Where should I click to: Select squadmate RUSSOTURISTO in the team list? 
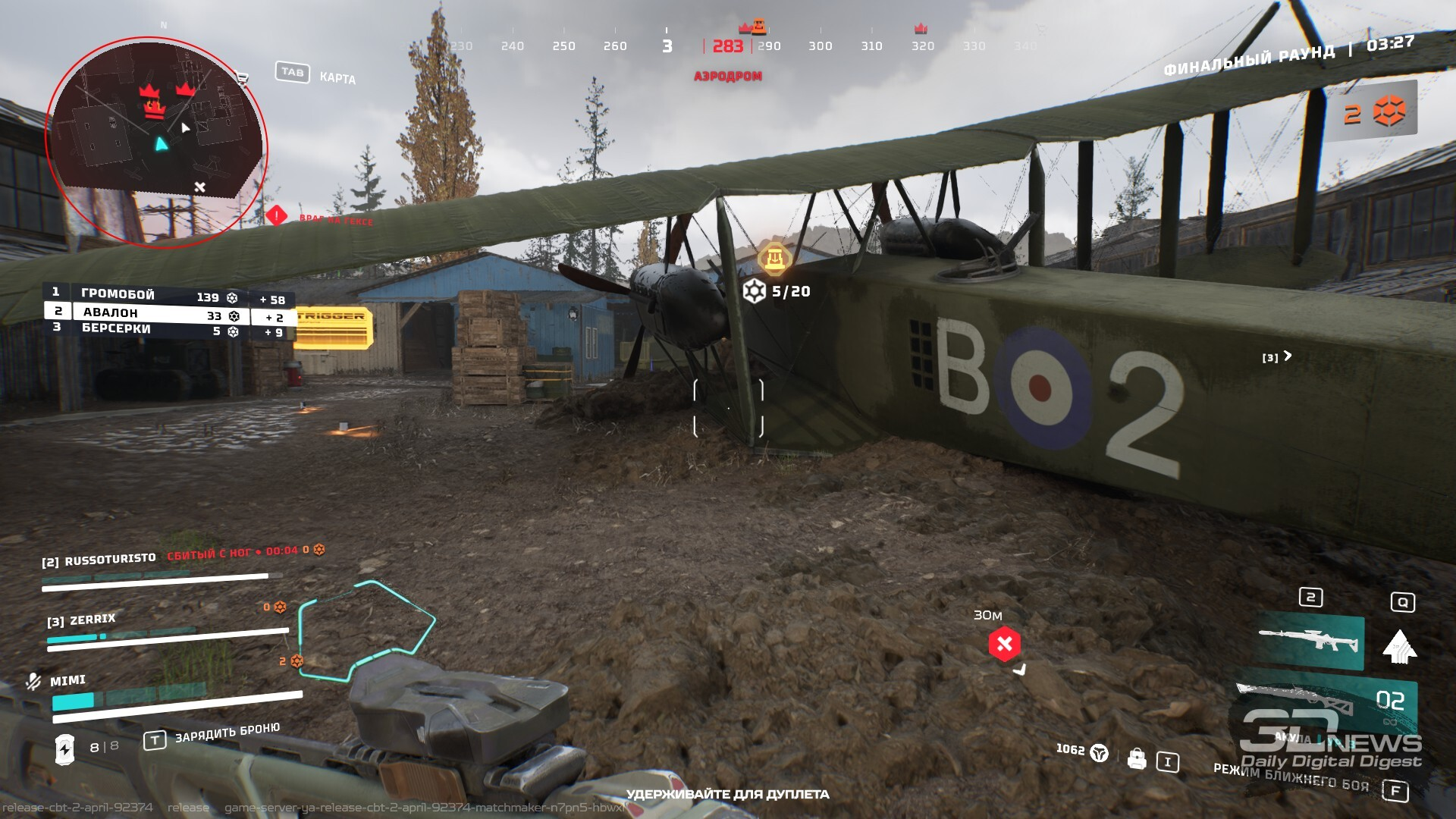tap(110, 560)
